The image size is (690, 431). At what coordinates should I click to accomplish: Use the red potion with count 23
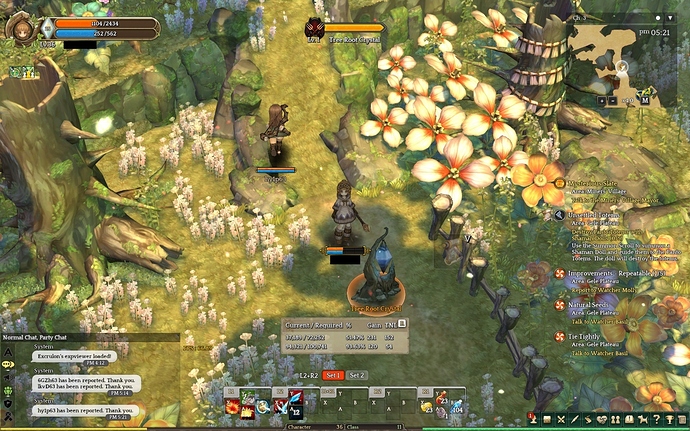(441, 398)
